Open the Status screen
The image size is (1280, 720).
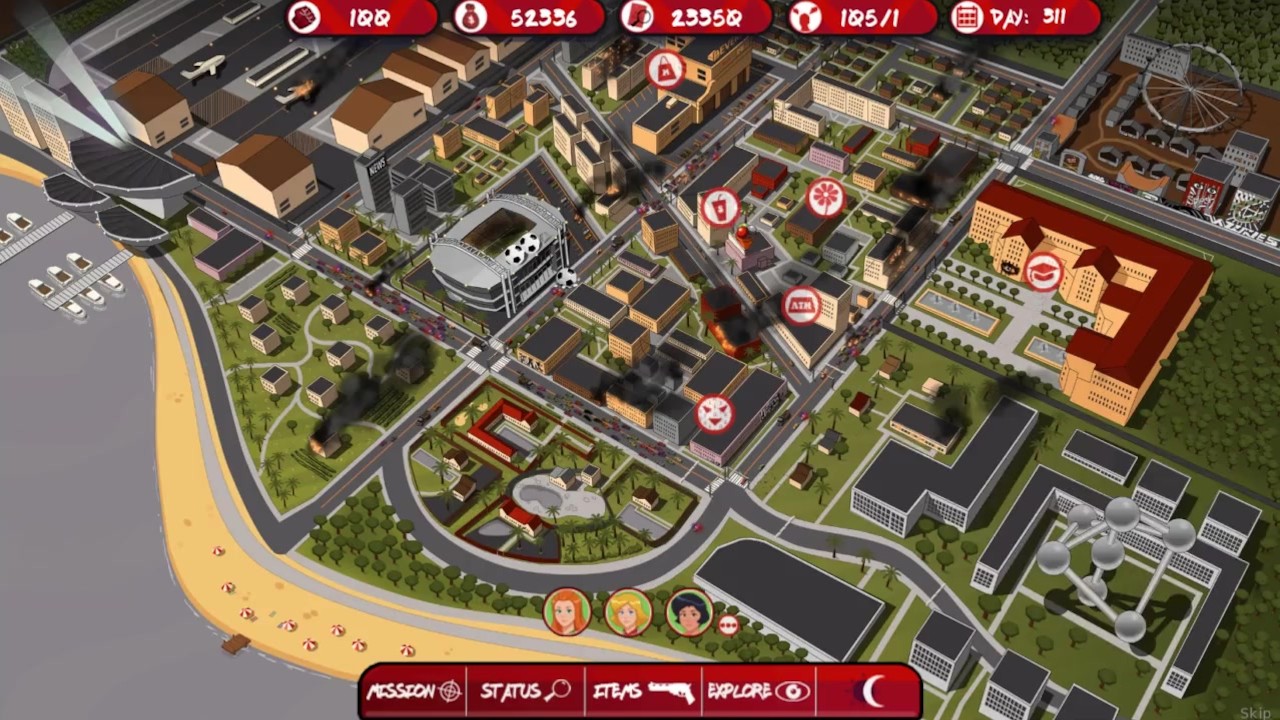pos(525,691)
